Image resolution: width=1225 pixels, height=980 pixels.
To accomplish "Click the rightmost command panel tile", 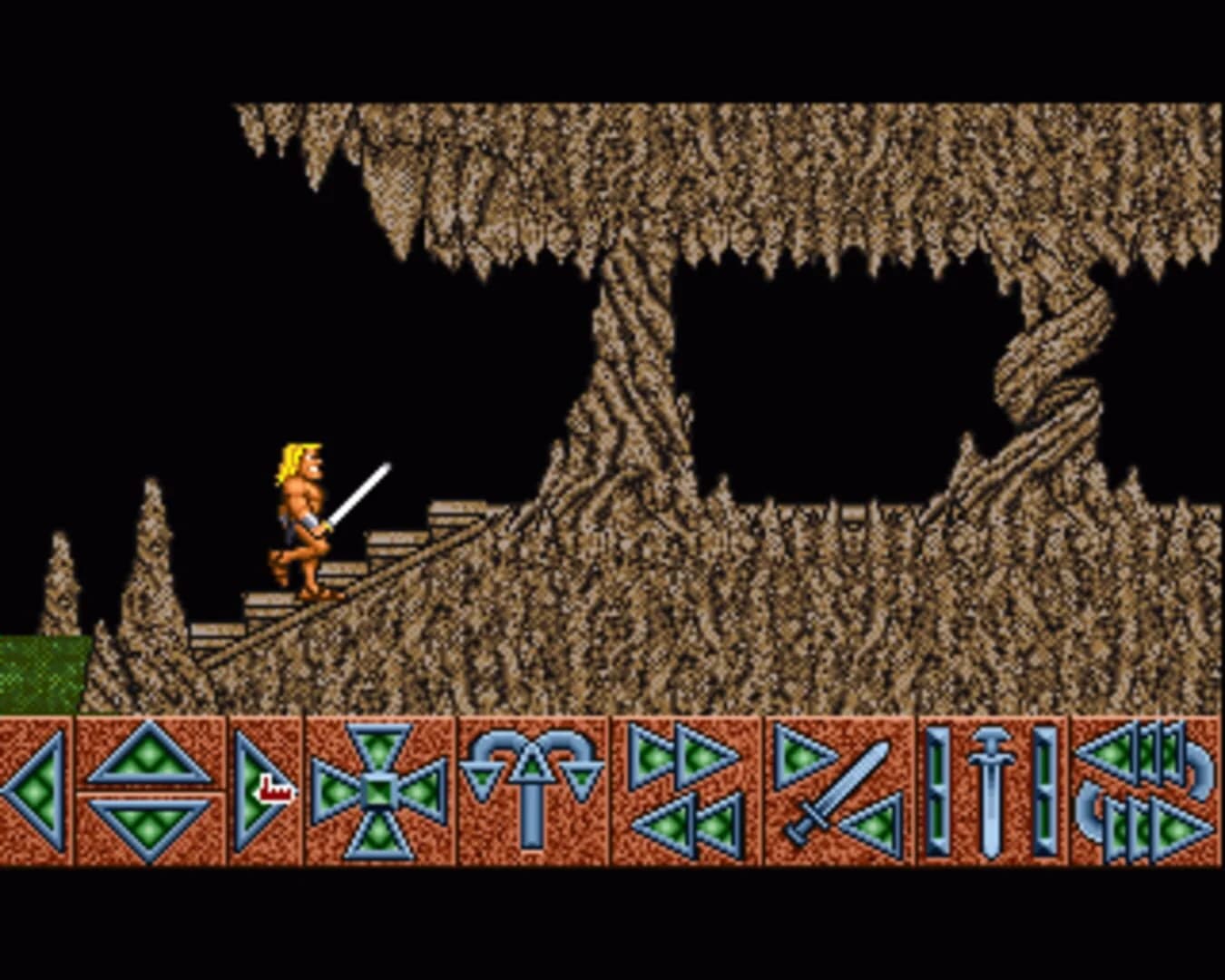I will coord(1148,794).
